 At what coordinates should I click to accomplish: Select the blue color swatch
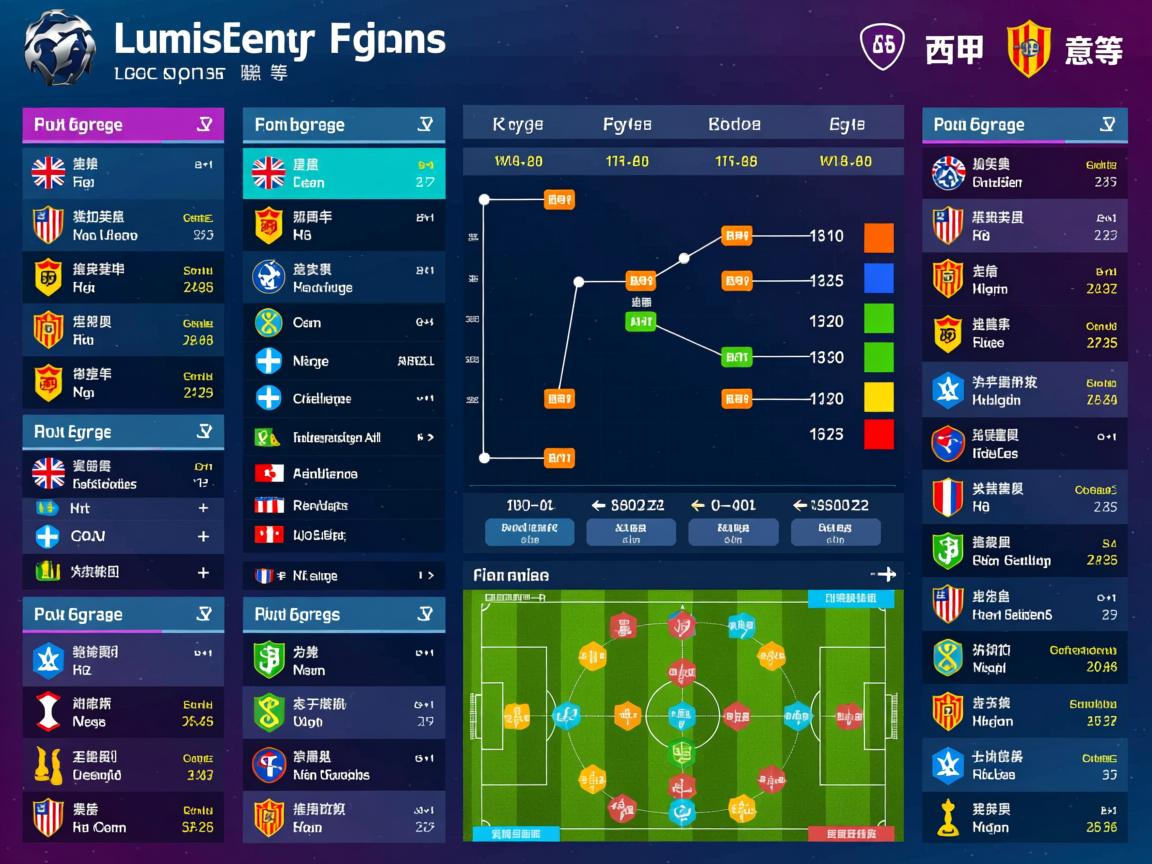(x=878, y=278)
